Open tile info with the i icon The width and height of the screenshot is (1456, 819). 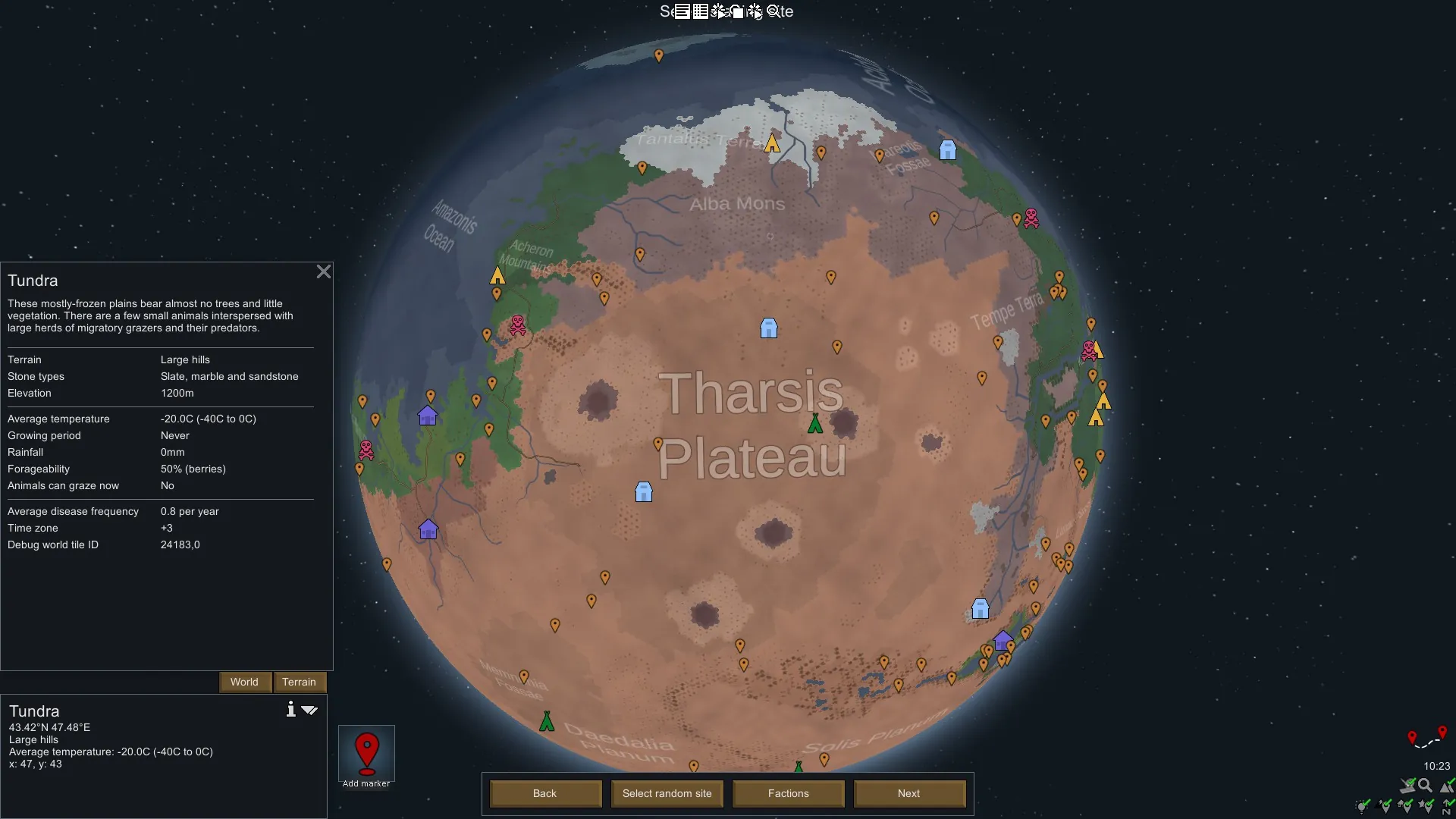click(290, 709)
